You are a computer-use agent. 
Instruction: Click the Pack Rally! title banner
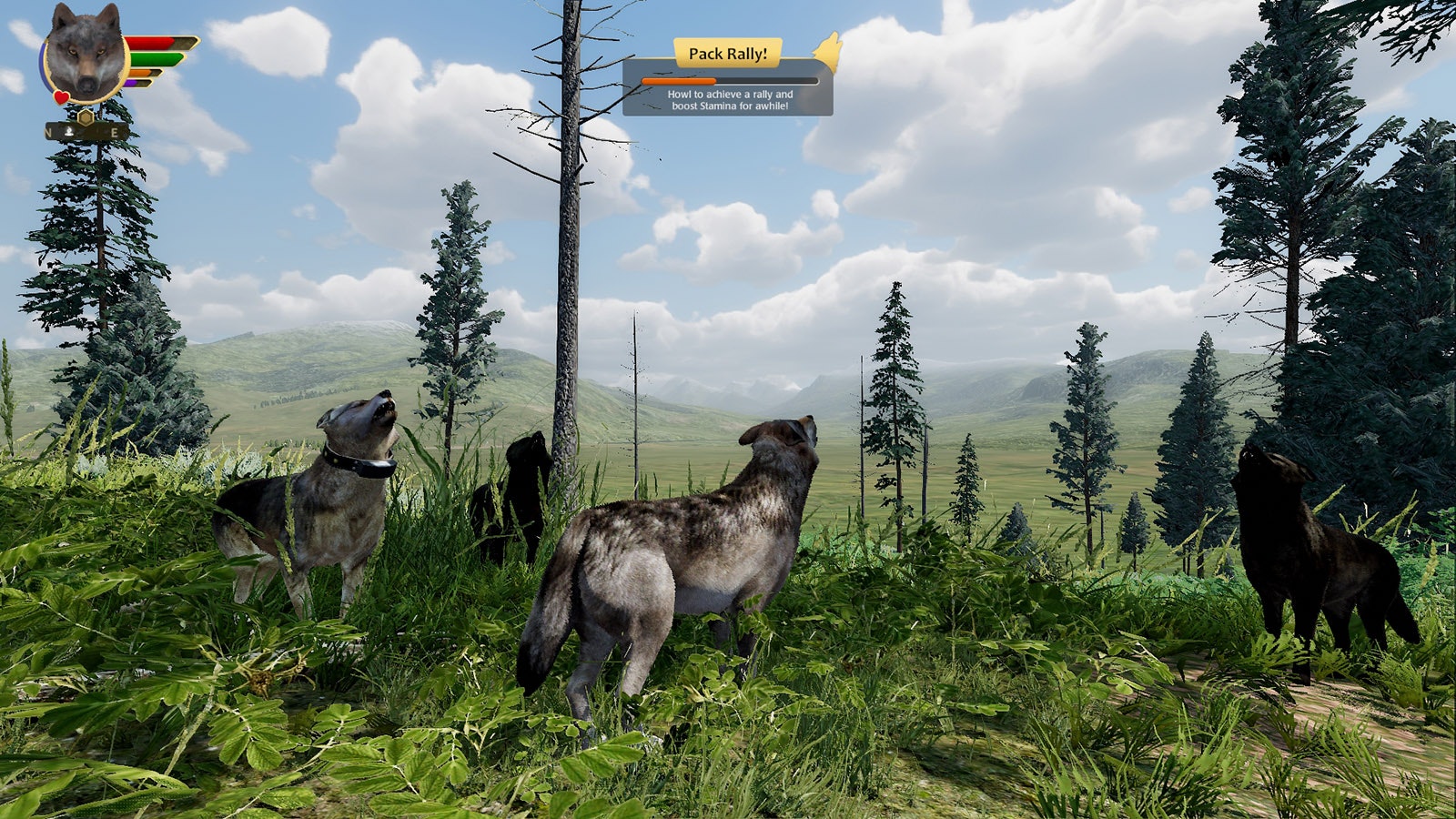pyautogui.click(x=728, y=53)
